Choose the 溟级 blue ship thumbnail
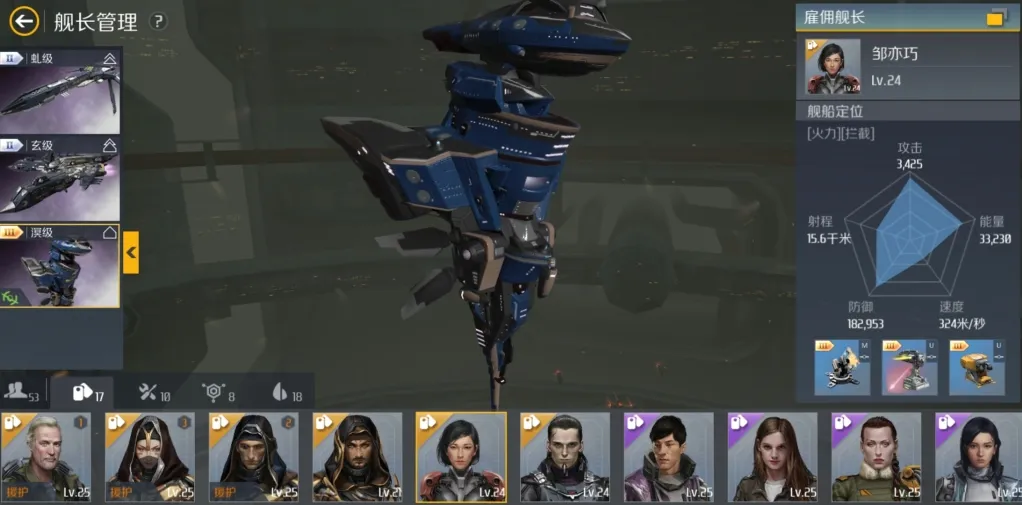Image resolution: width=1022 pixels, height=505 pixels. (x=59, y=266)
